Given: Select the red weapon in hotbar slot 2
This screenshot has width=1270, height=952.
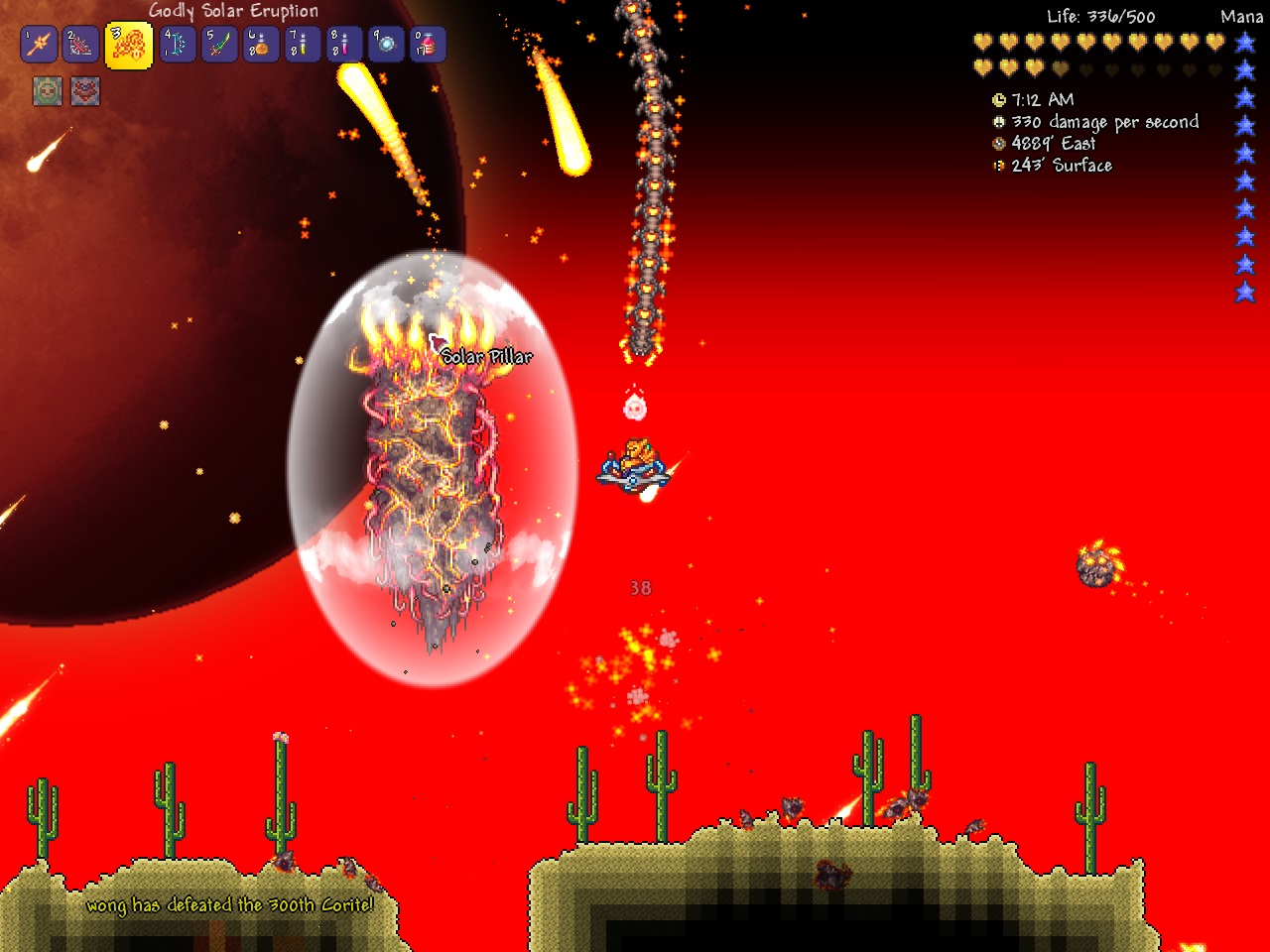Looking at the screenshot, I should [78, 45].
